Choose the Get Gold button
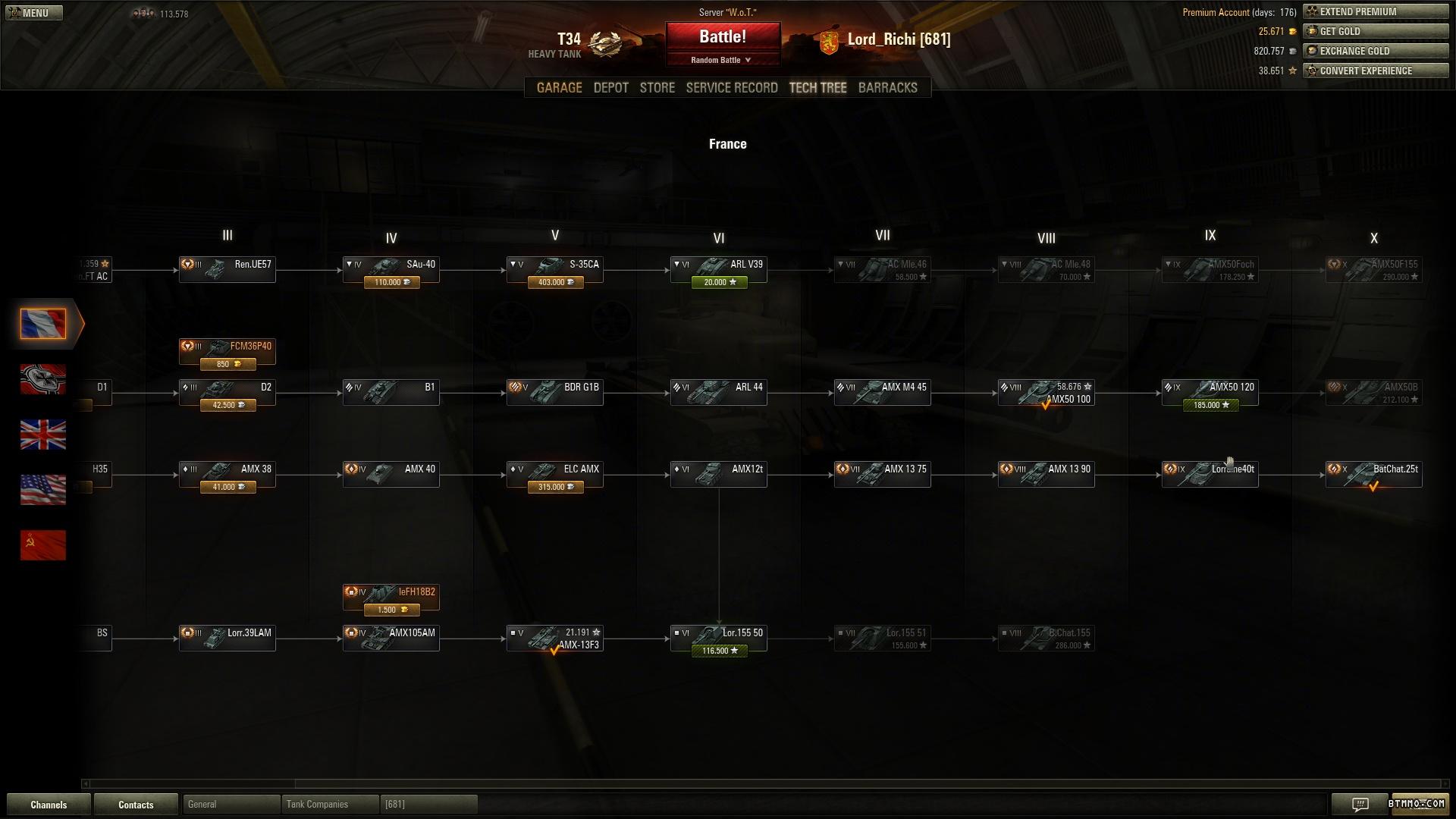This screenshot has height=819, width=1456. pos(1375,32)
